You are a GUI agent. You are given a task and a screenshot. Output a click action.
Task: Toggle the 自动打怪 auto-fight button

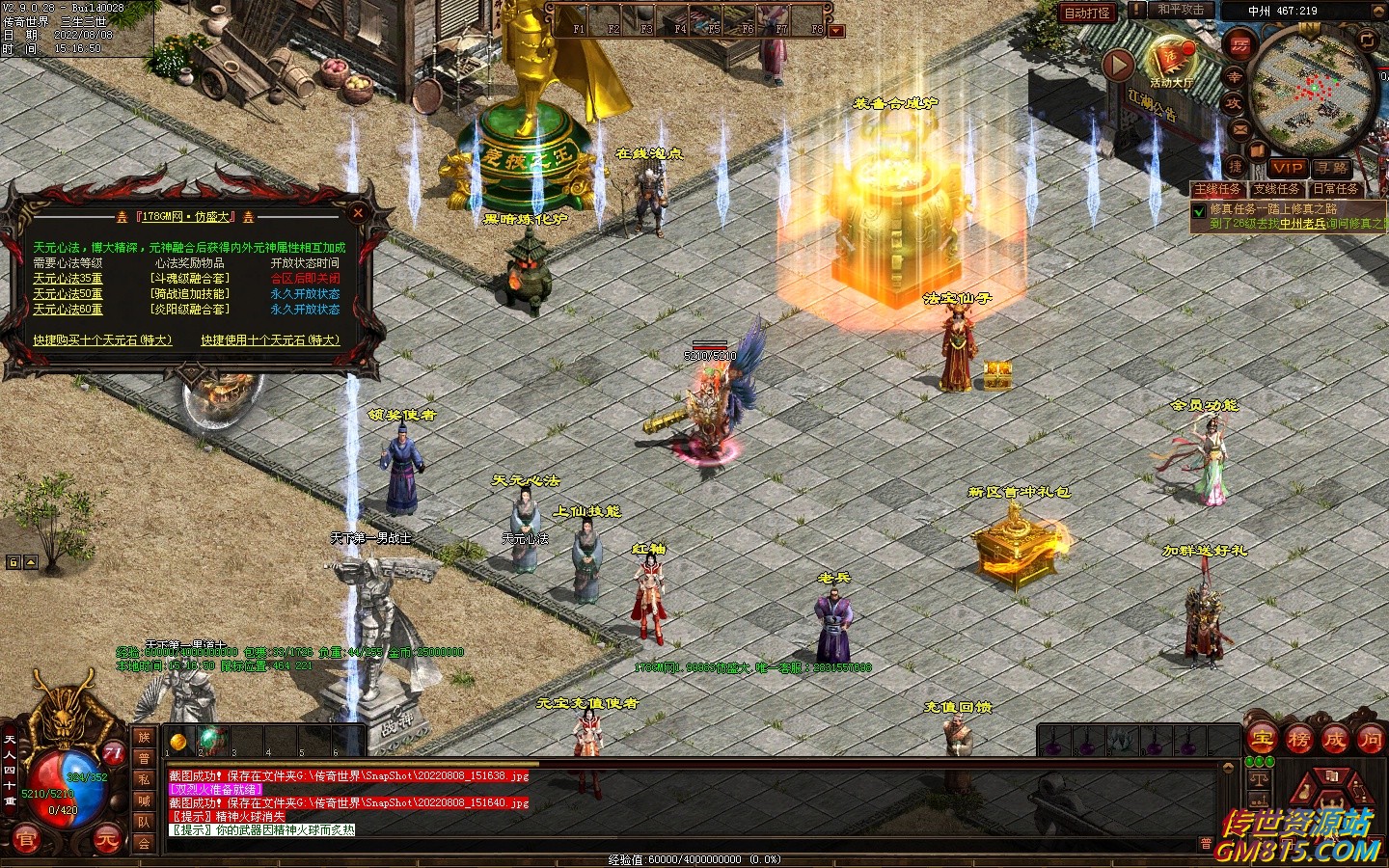click(1087, 13)
